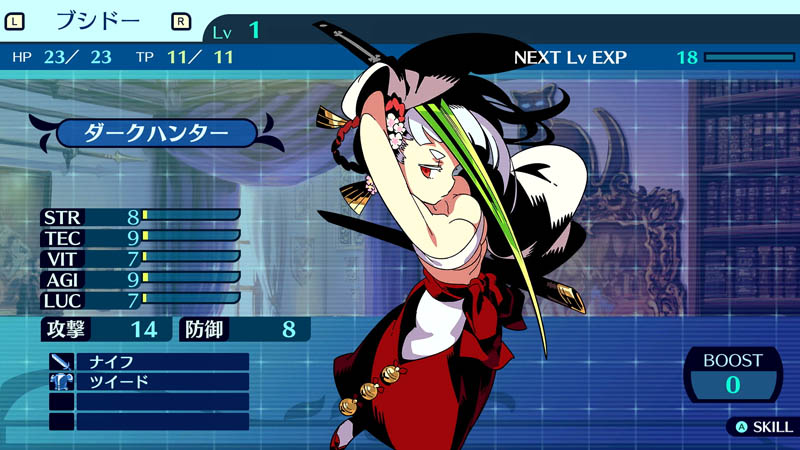The width and height of the screenshot is (800, 450).
Task: Select the ツイード armor slot
Action: (x=148, y=381)
